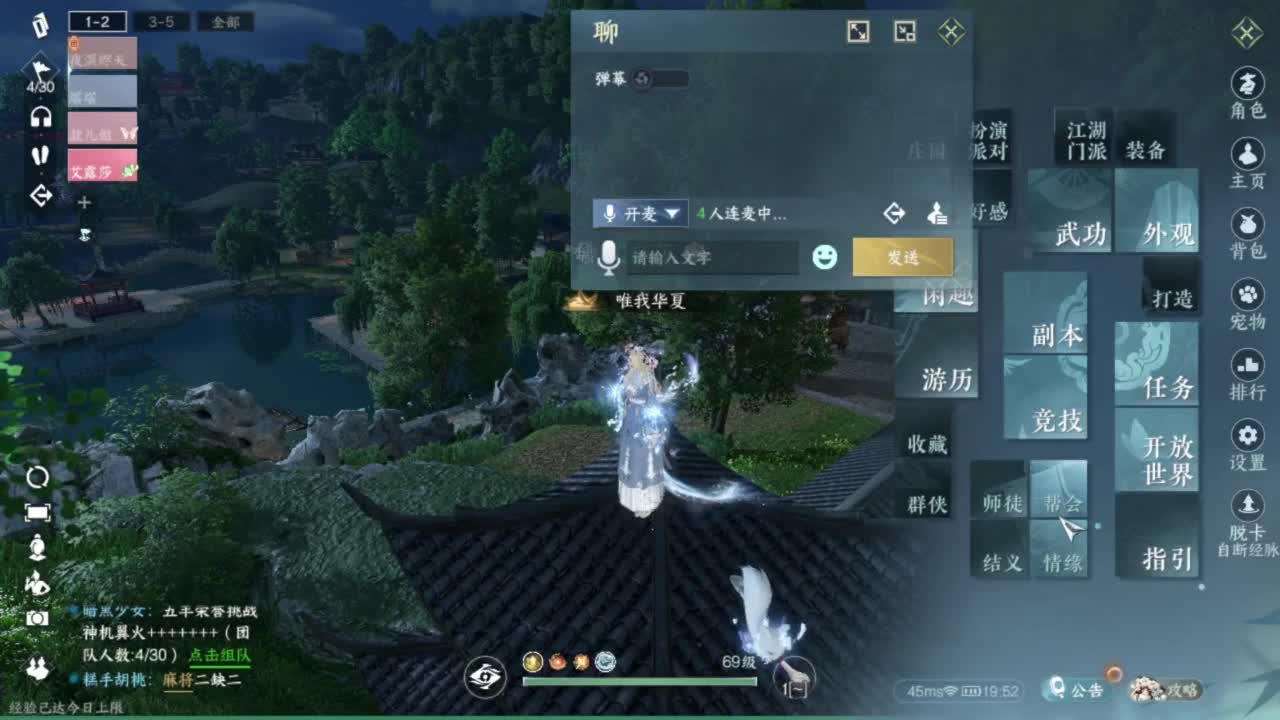Collapse the chat panel with shrink icon

point(905,31)
